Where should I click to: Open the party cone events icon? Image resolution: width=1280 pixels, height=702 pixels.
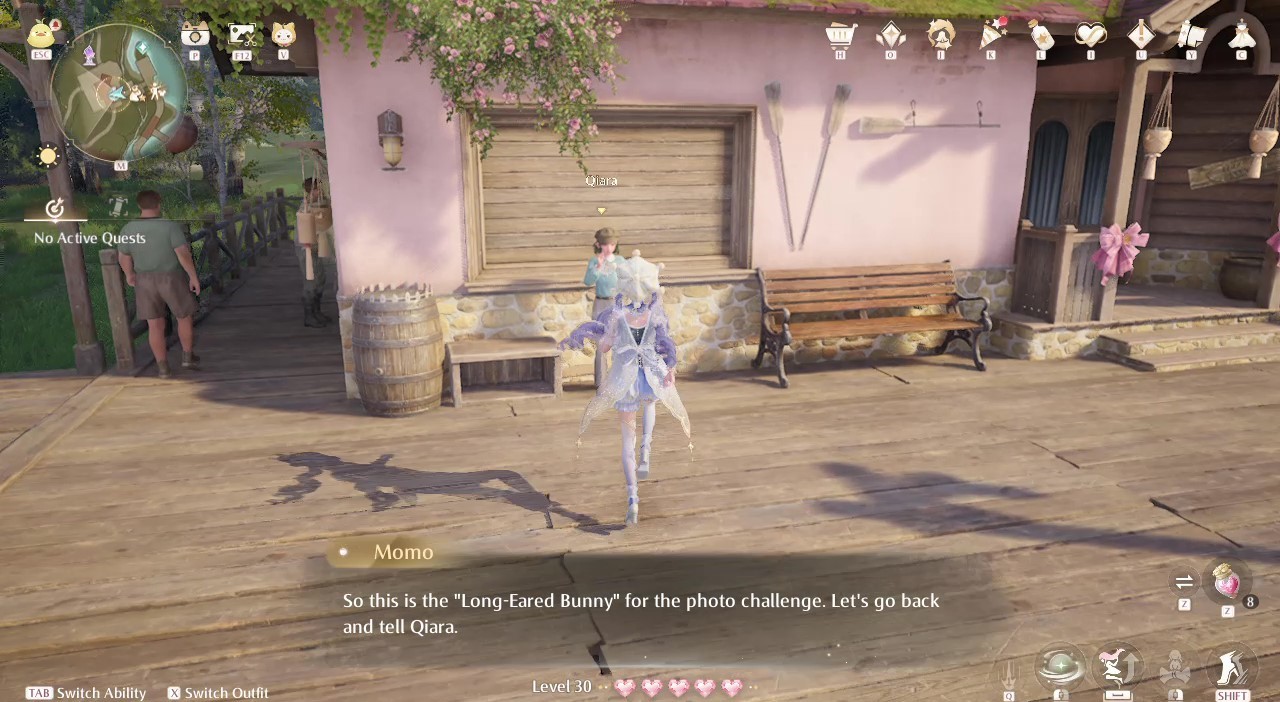click(991, 36)
